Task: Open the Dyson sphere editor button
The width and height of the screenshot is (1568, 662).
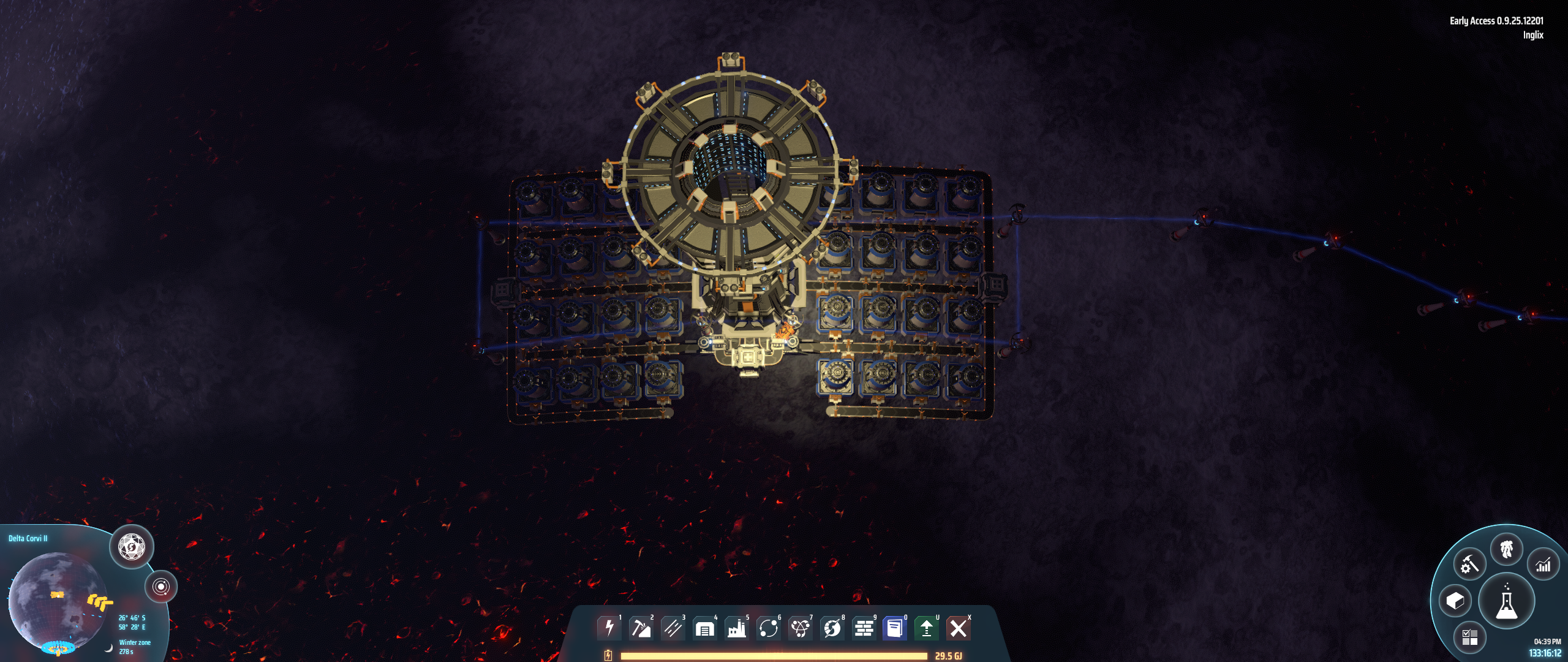Action: pyautogui.click(x=131, y=546)
